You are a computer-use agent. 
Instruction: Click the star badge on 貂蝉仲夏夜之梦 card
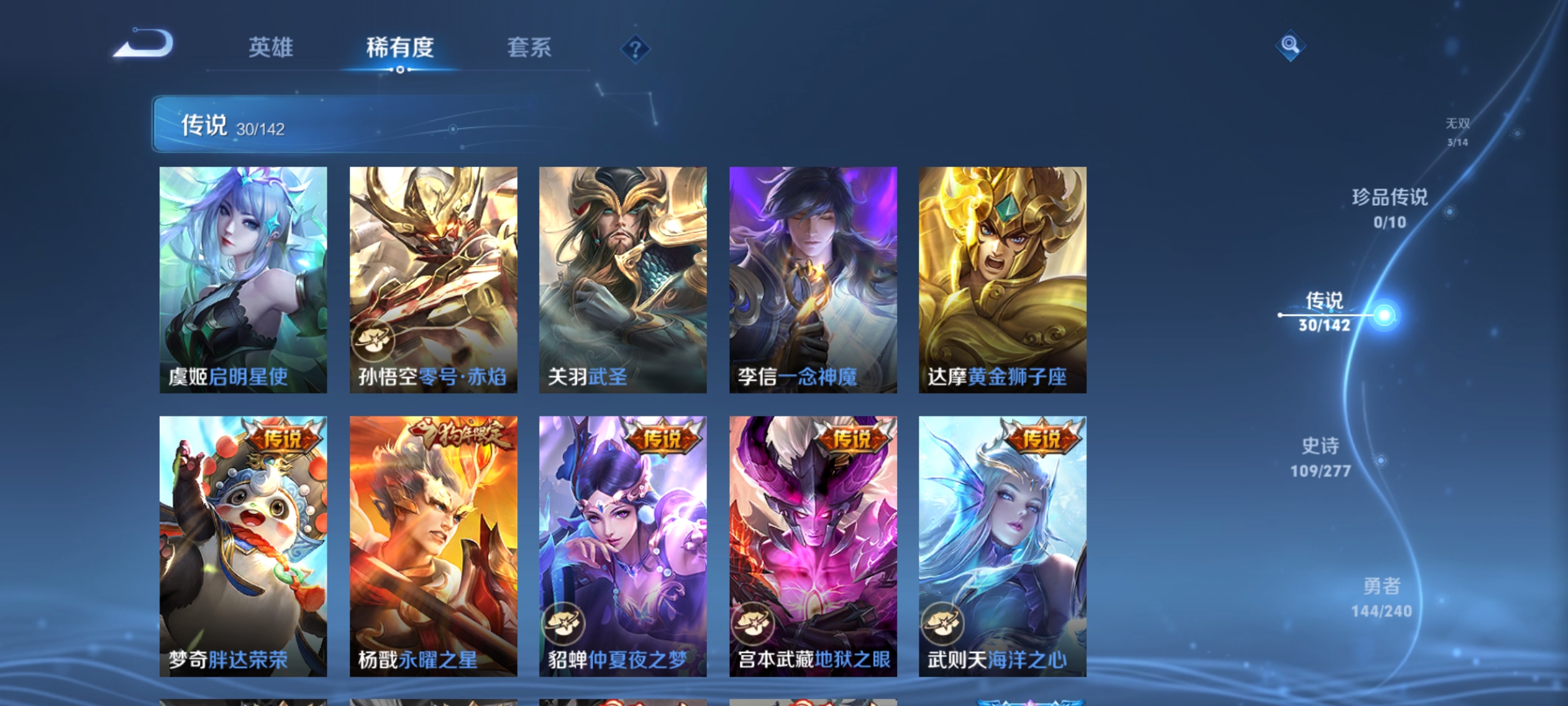coord(563,624)
